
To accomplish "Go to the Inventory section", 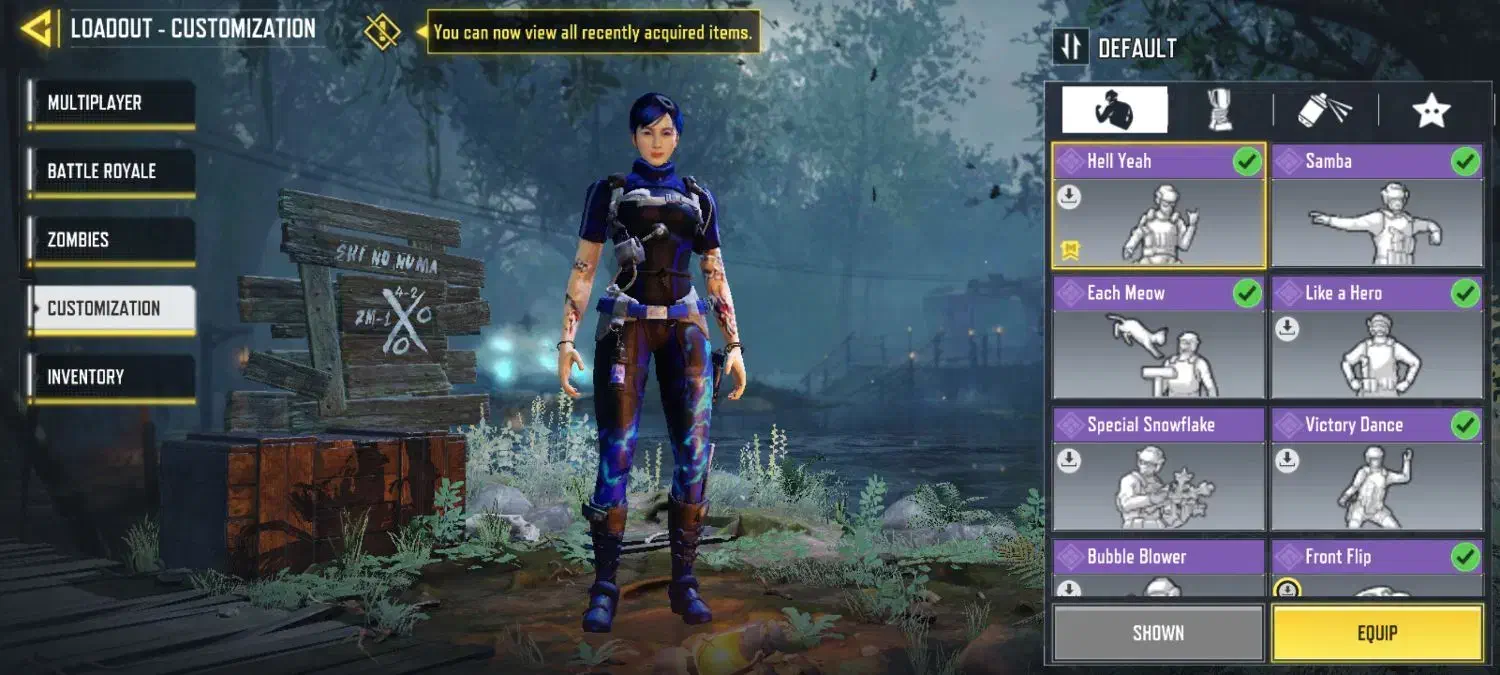I will (x=111, y=377).
